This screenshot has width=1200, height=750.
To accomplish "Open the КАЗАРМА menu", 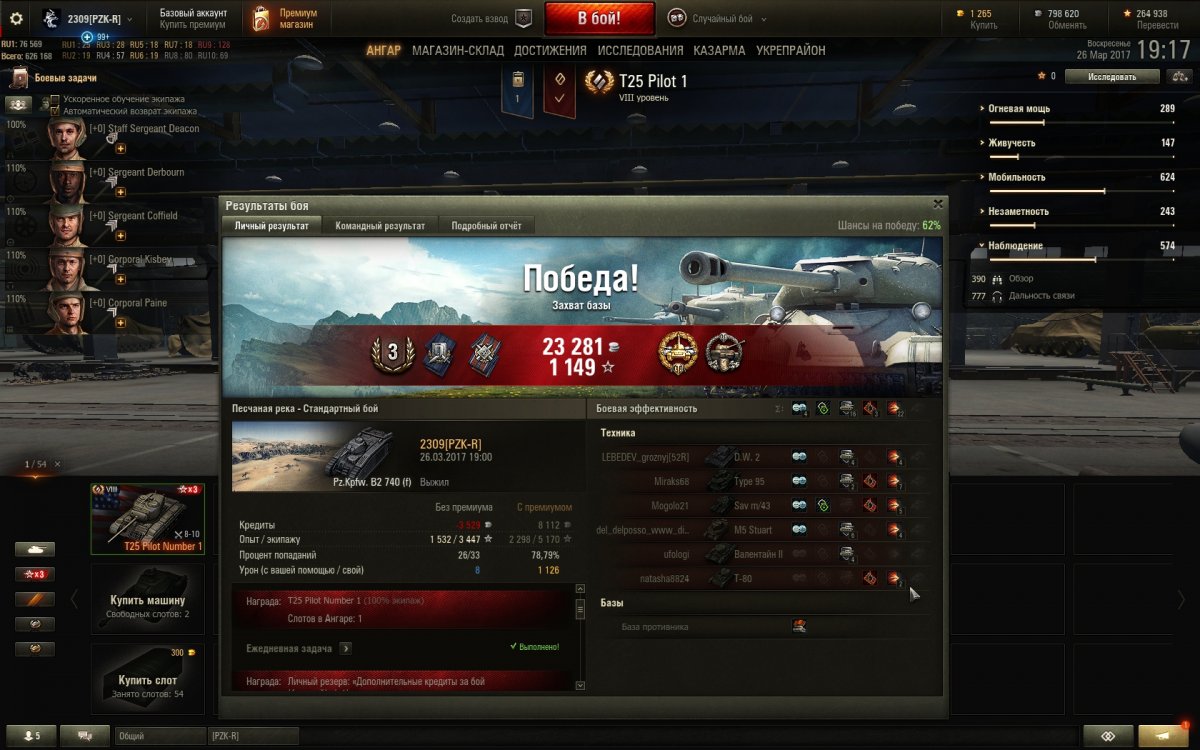I will tap(719, 50).
